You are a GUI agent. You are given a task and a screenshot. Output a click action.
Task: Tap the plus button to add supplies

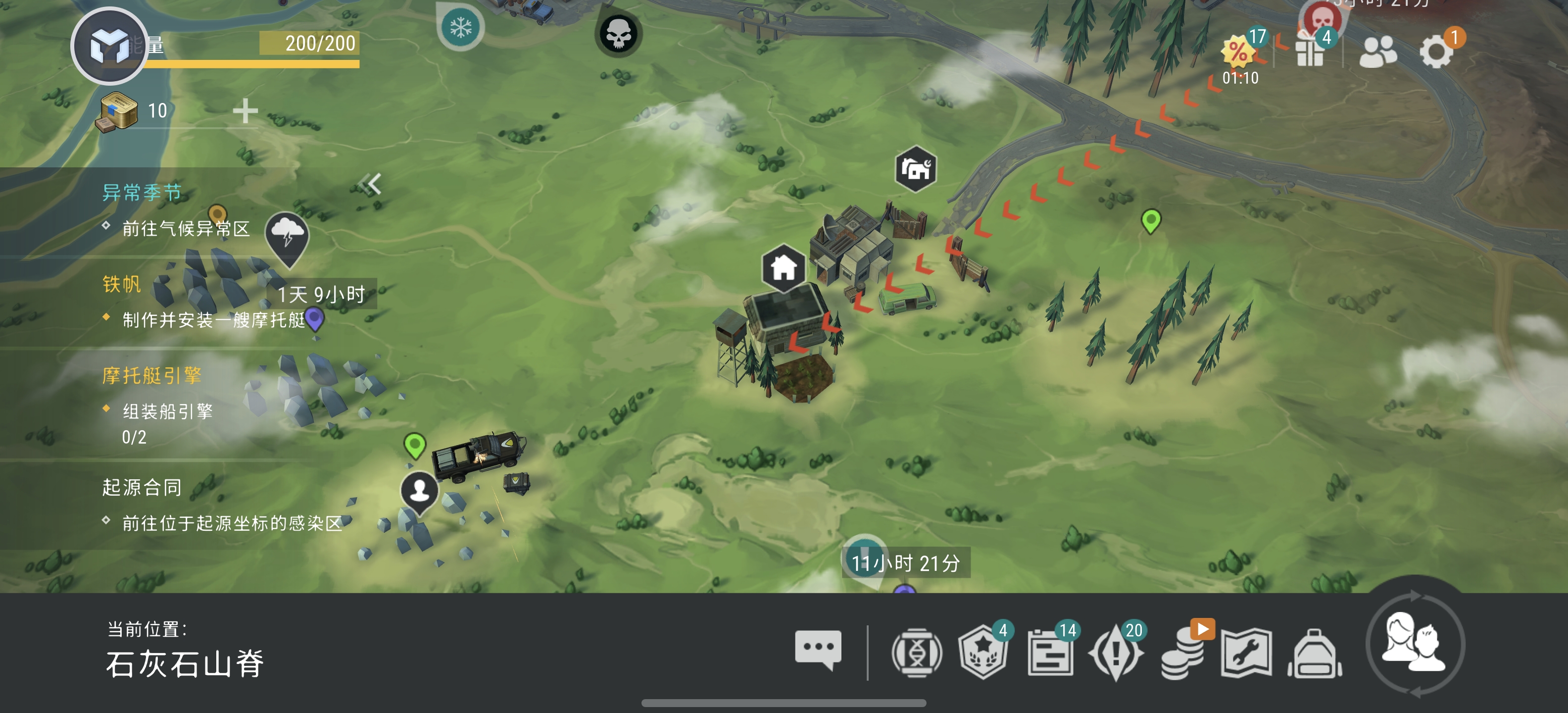pos(245,111)
